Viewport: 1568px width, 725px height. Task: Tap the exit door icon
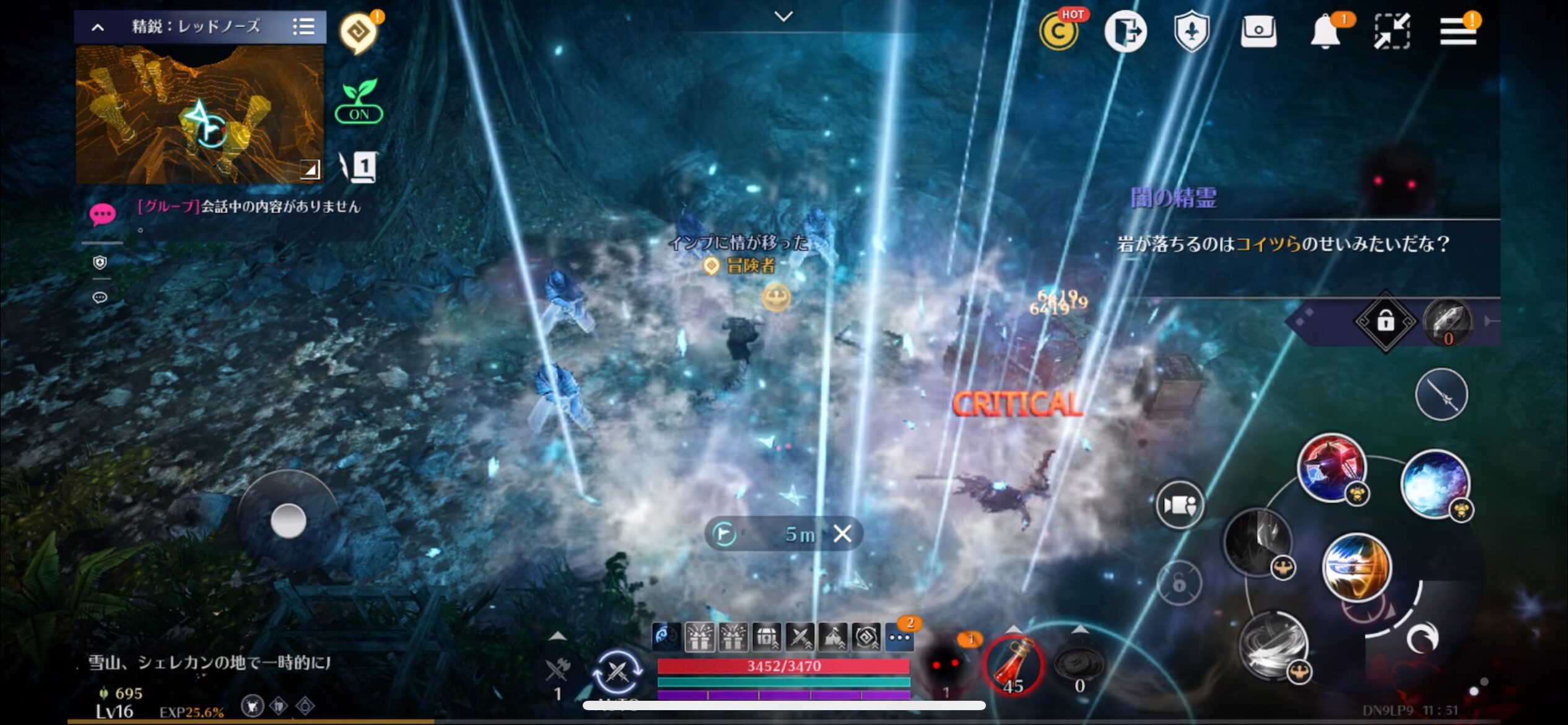[x=1125, y=31]
